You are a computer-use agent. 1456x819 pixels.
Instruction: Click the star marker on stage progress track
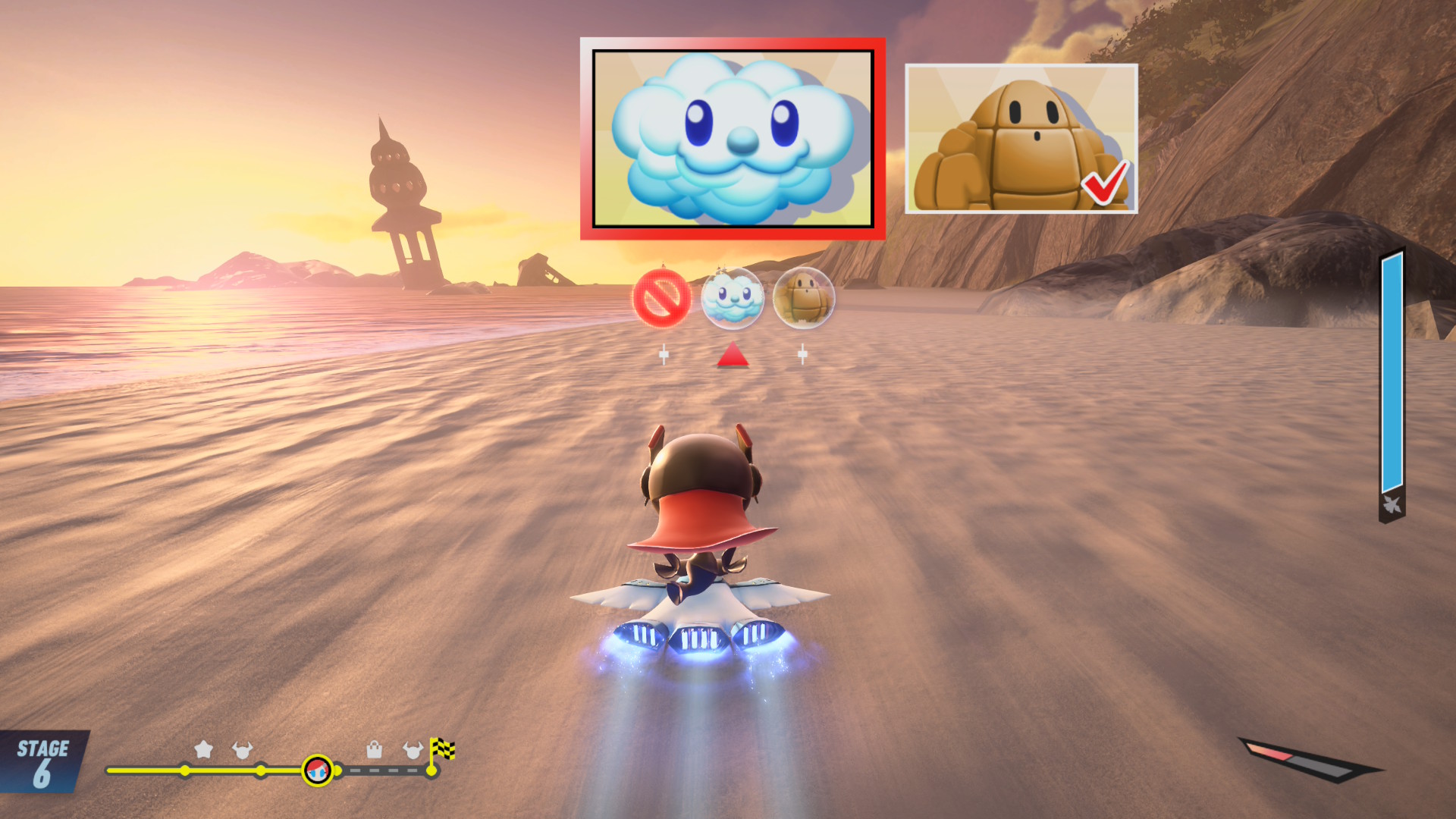[x=203, y=749]
